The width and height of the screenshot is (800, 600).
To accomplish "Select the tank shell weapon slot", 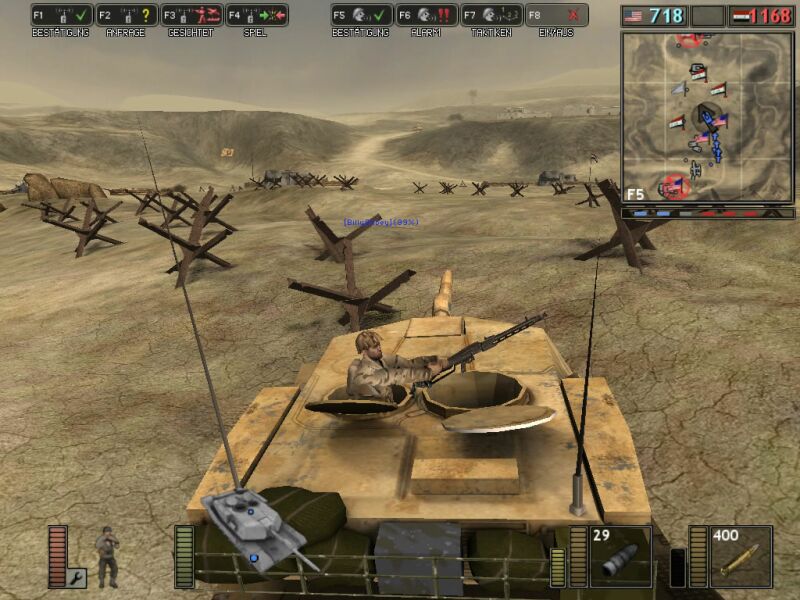I will (620, 556).
